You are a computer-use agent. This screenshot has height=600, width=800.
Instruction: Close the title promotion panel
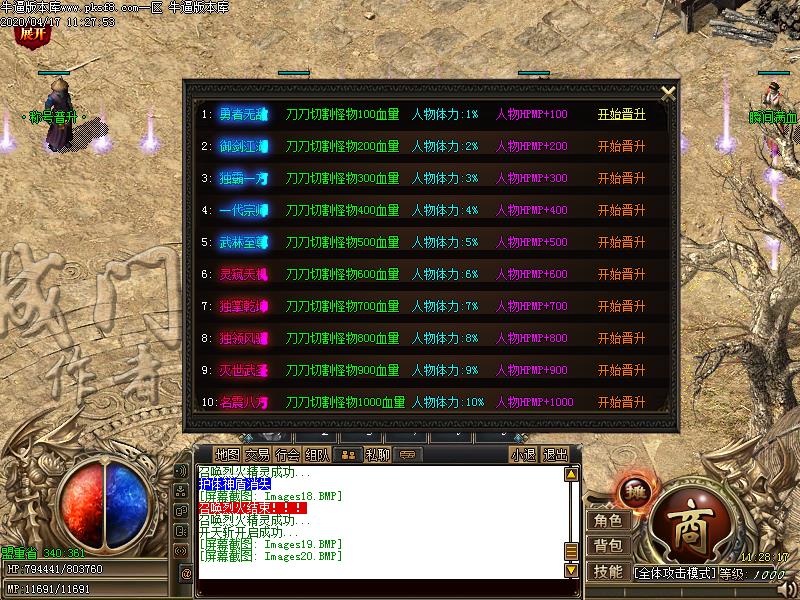coord(668,92)
